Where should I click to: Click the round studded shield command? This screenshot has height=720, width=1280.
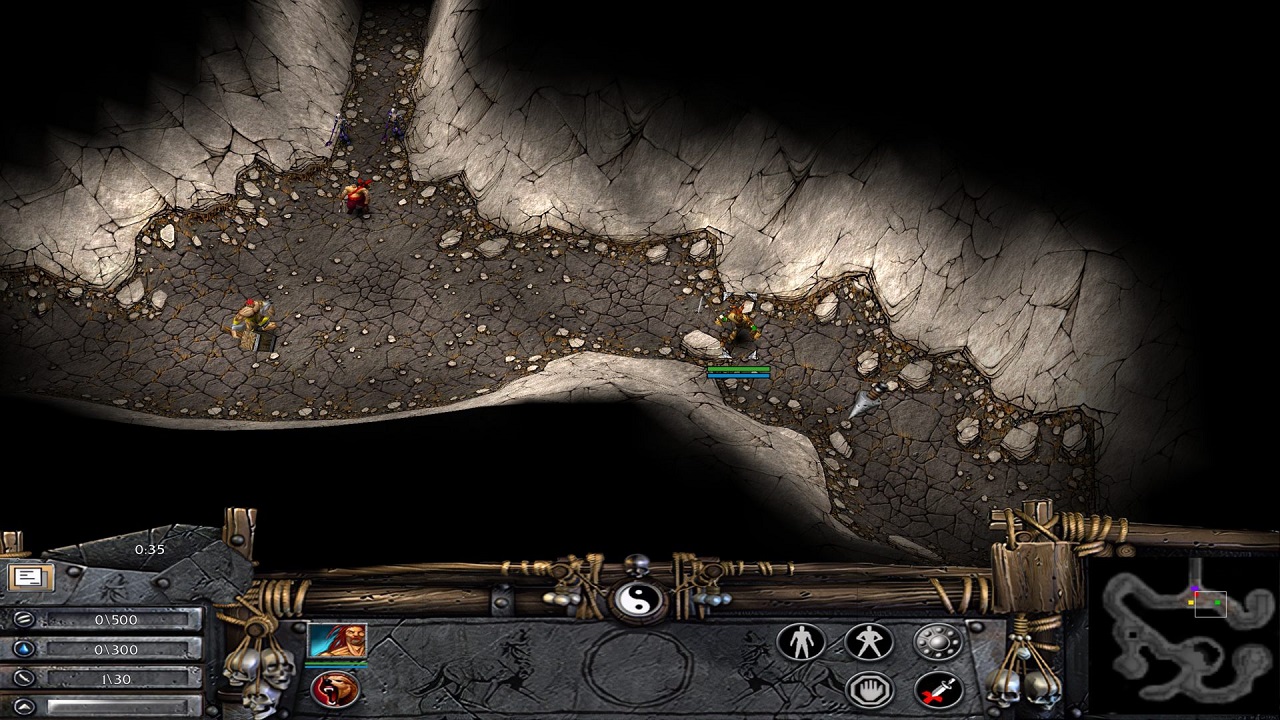point(937,642)
